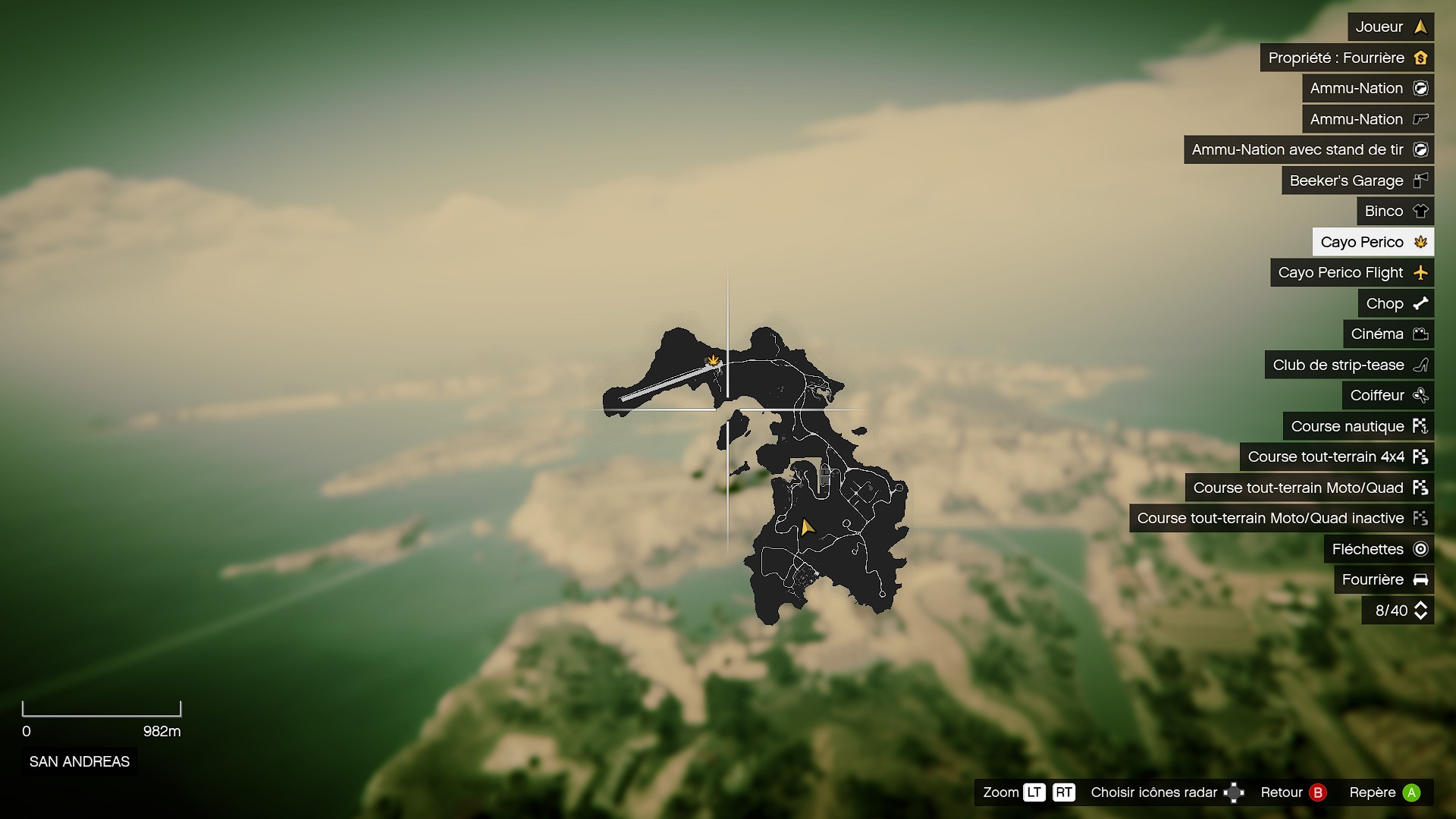Choose the Coiffeur legend entry
The height and width of the screenshot is (819, 1456).
point(1388,395)
